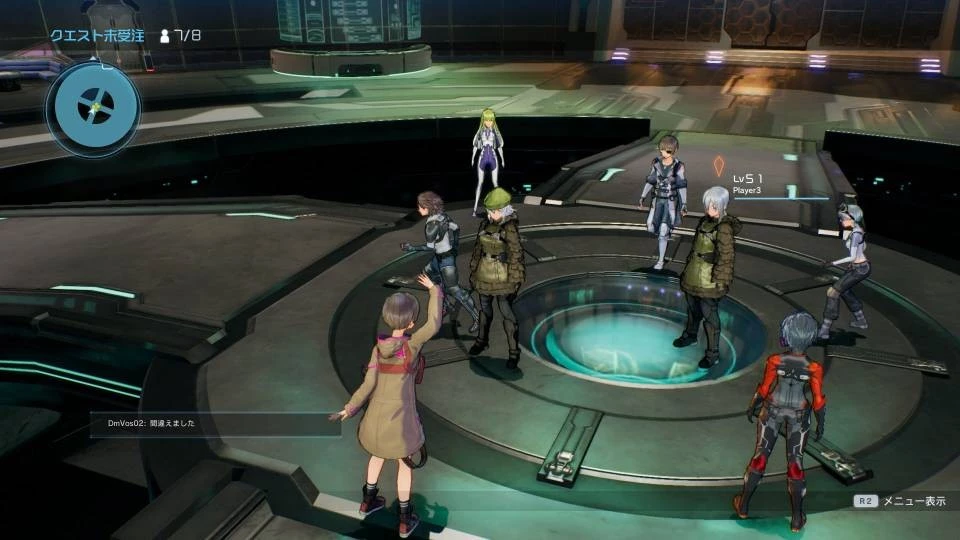Open the circular minimap
960x540 pixels.
click(94, 108)
